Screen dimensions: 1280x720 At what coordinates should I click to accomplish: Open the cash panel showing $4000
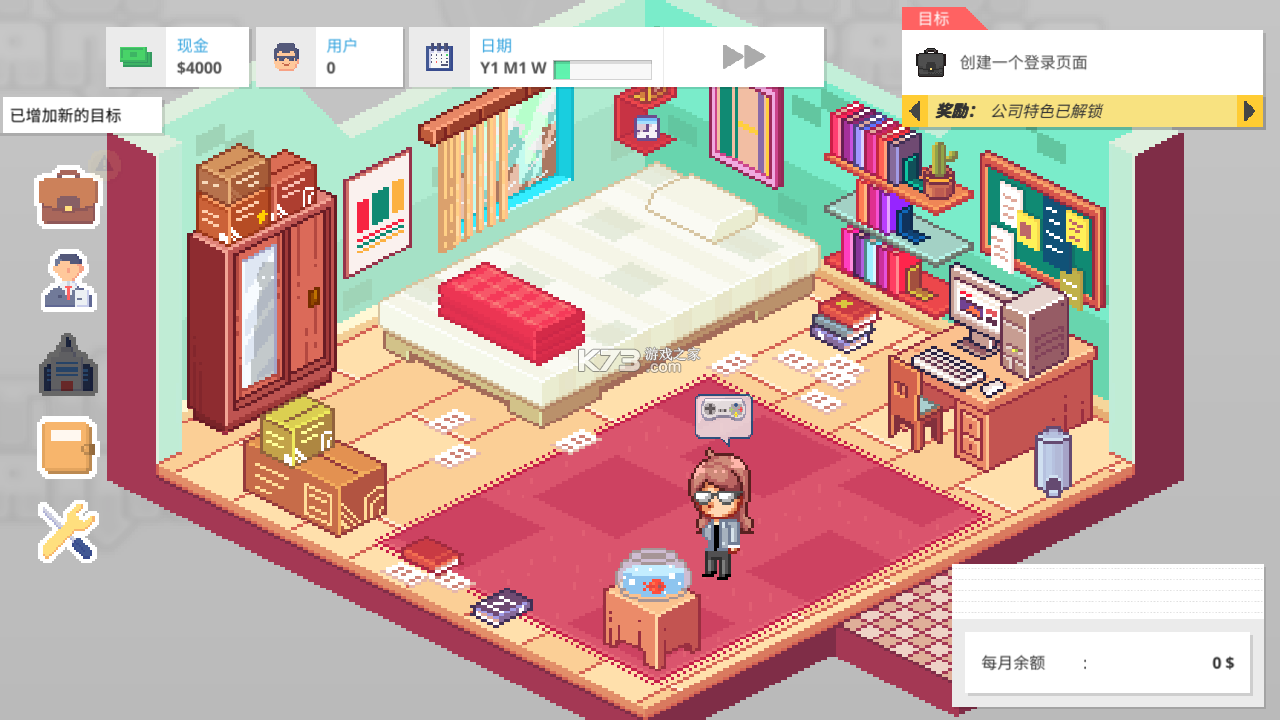point(178,57)
